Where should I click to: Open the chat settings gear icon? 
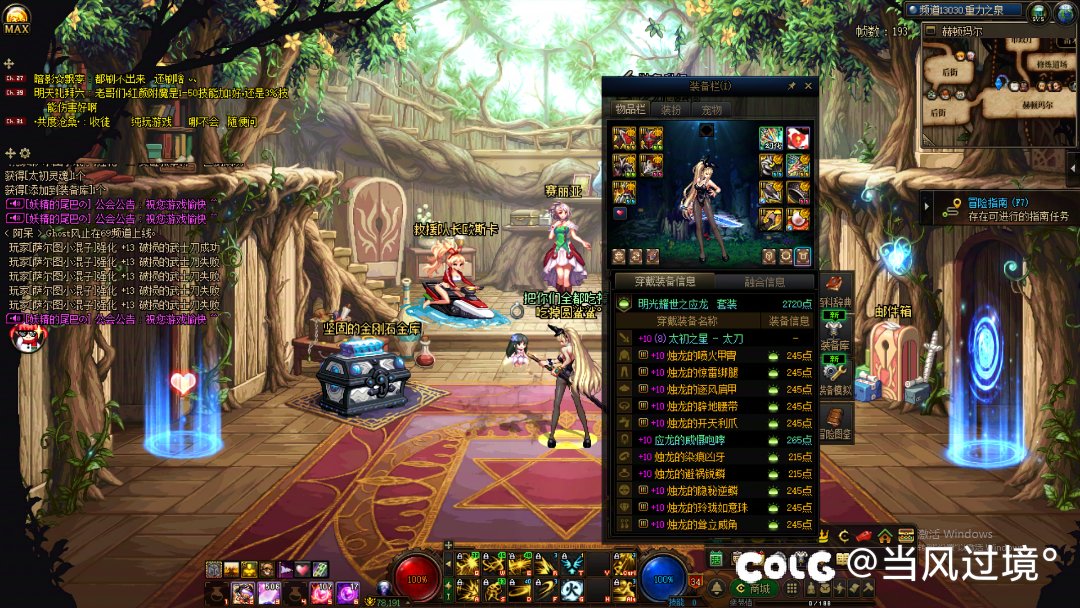click(x=25, y=153)
